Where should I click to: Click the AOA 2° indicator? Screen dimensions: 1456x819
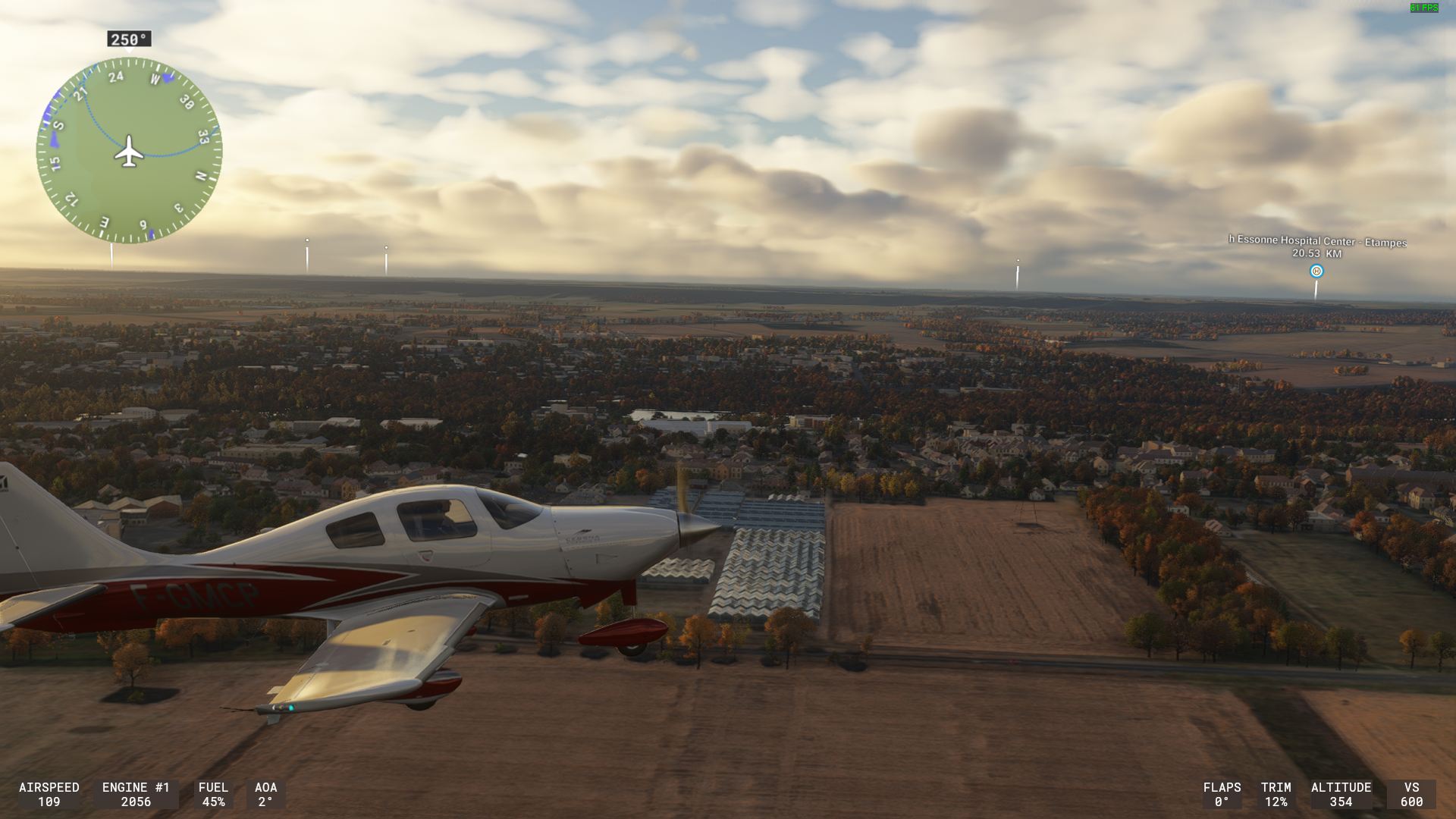pyautogui.click(x=265, y=795)
